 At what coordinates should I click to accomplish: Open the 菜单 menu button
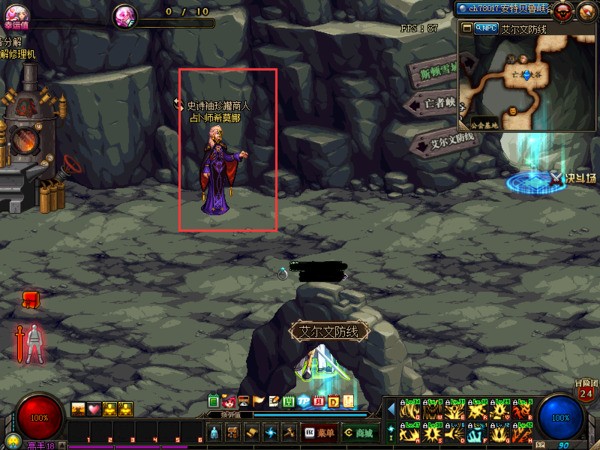pos(320,433)
